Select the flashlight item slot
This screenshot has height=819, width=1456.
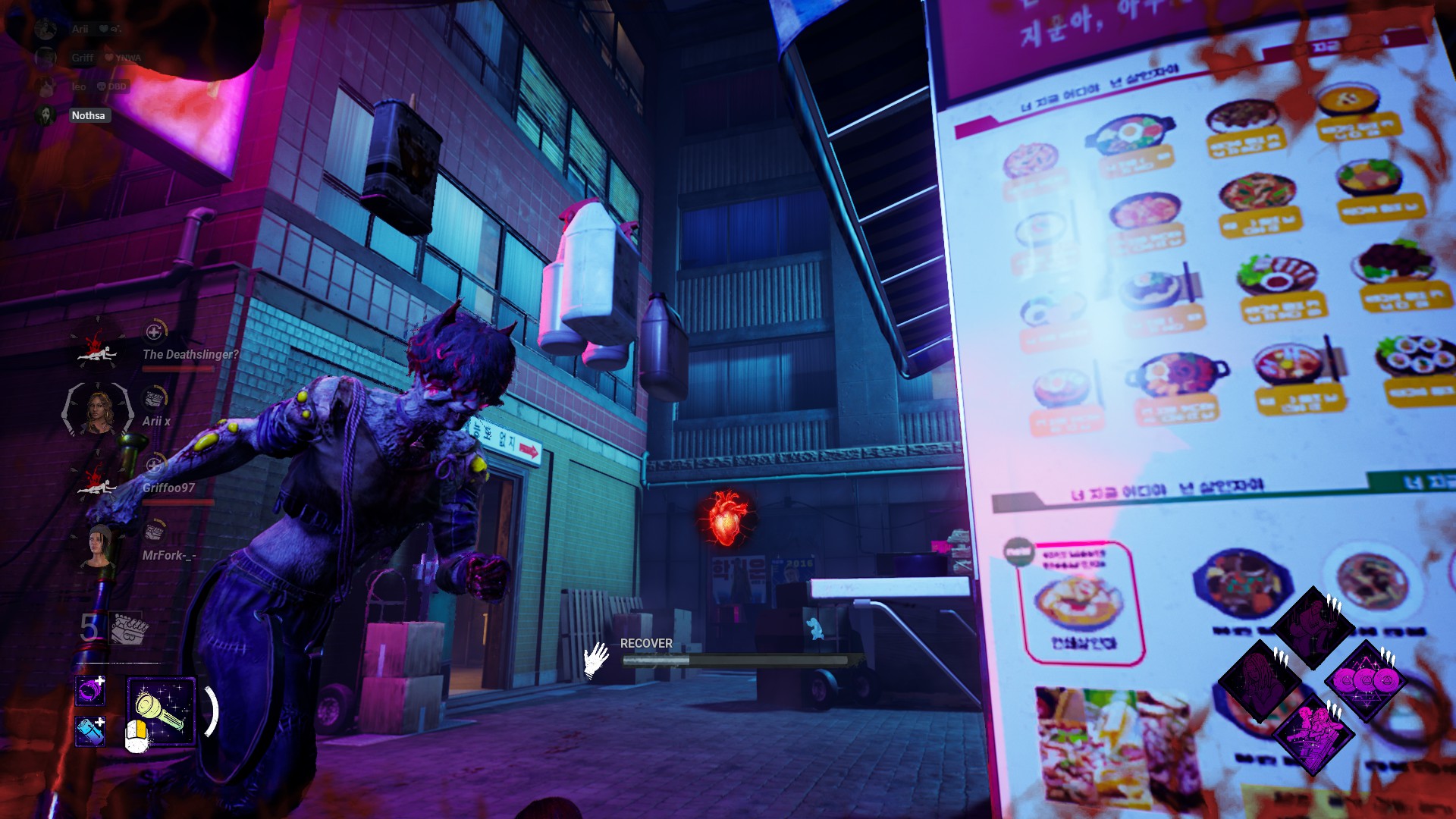point(162,711)
